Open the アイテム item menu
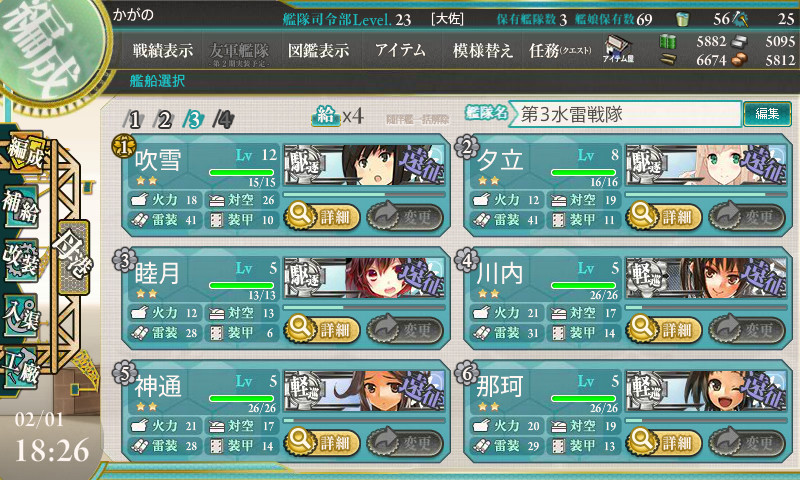This screenshot has width=800, height=480. (400, 50)
